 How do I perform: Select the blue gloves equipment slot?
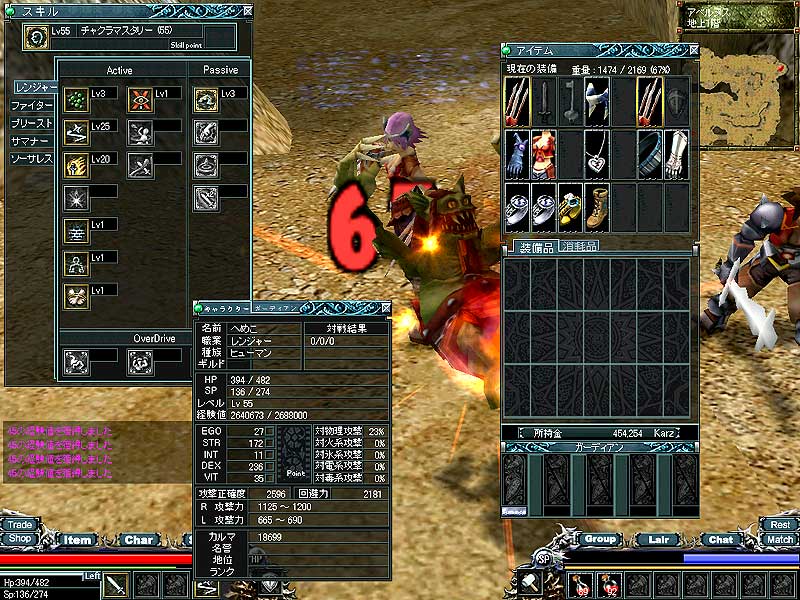[517, 149]
